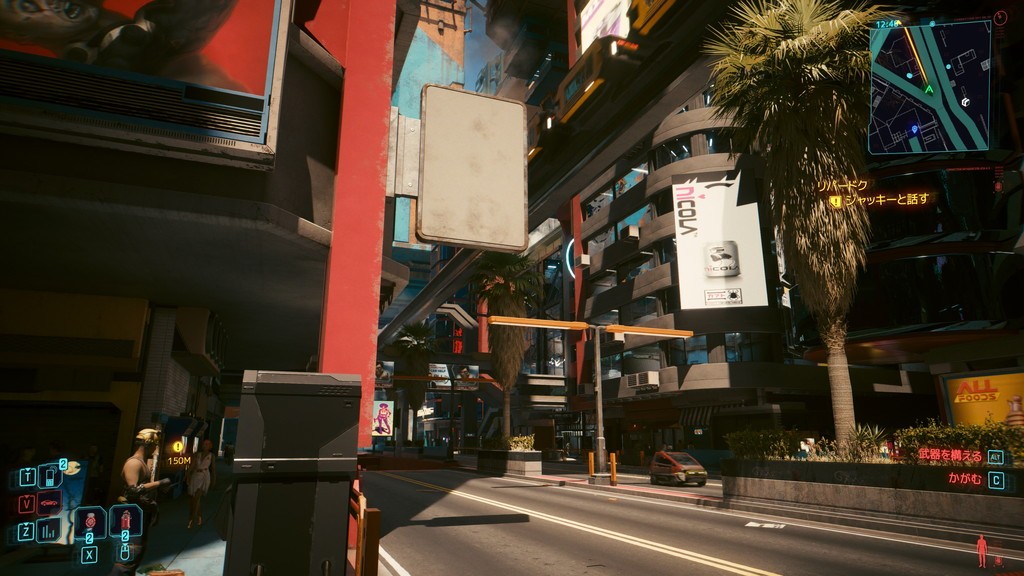Click the signal bars icon
This screenshot has height=576, width=1024.
tap(48, 530)
